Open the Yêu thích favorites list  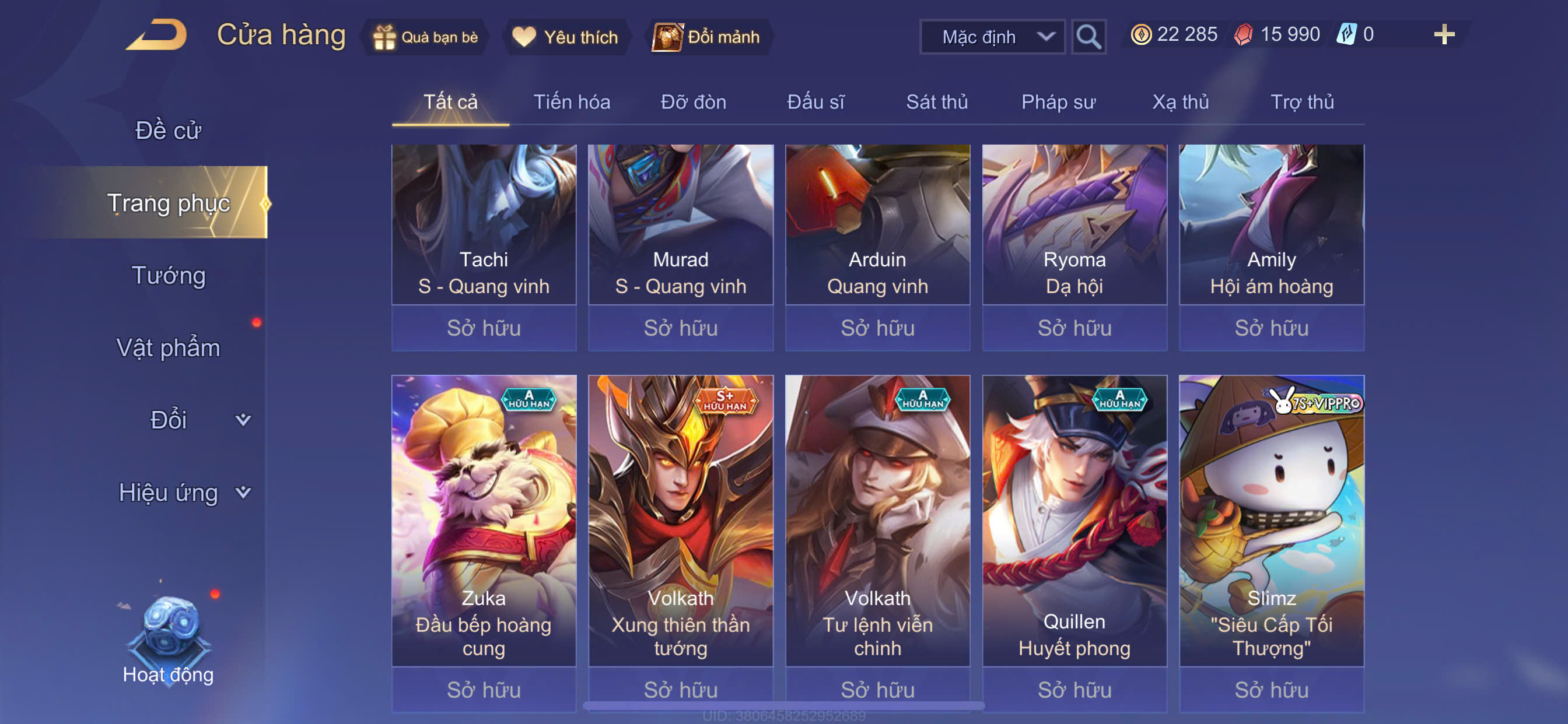pos(565,37)
